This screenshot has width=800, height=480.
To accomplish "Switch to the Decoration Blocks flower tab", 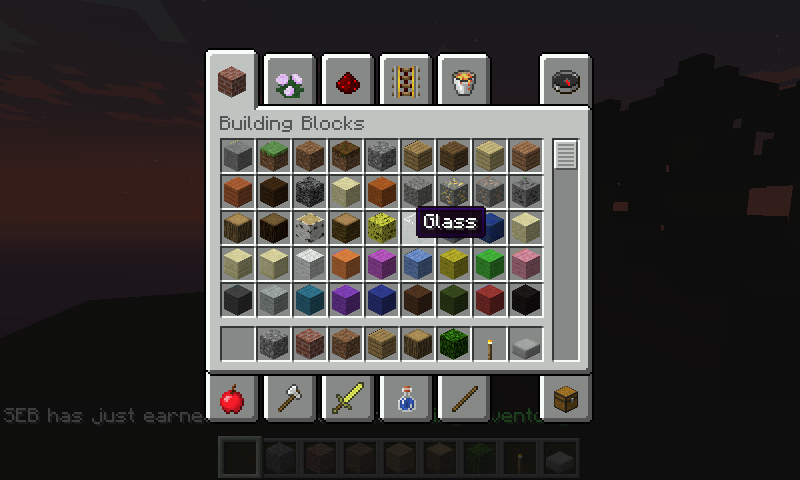I will [x=291, y=82].
